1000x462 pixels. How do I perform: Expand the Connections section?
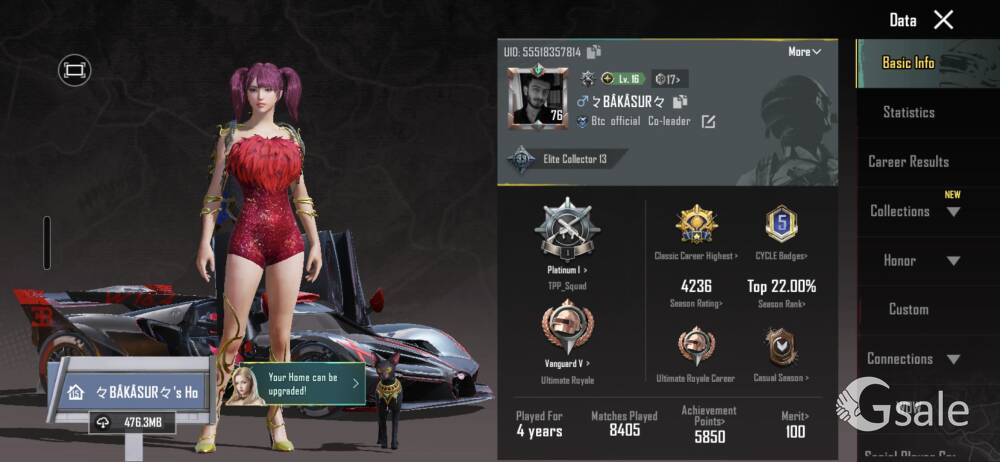point(913,358)
